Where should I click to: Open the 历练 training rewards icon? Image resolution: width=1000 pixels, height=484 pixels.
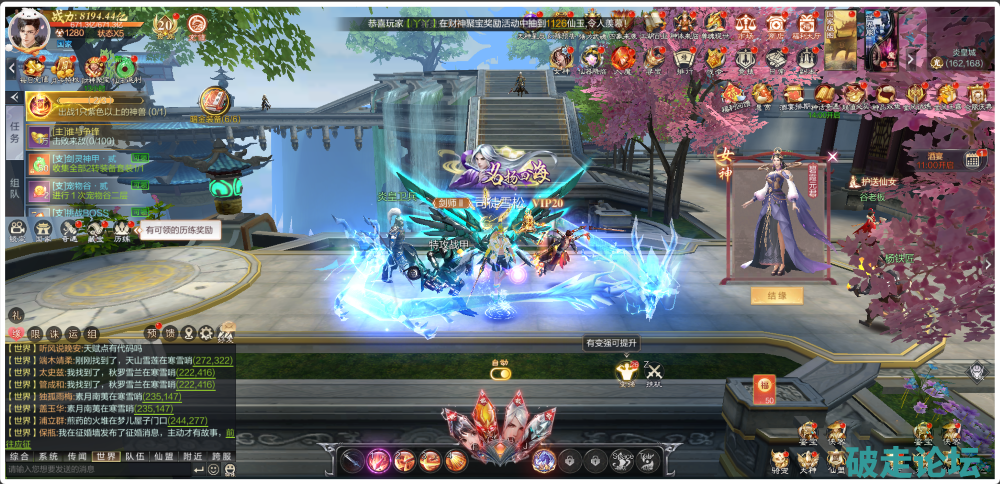(x=121, y=230)
